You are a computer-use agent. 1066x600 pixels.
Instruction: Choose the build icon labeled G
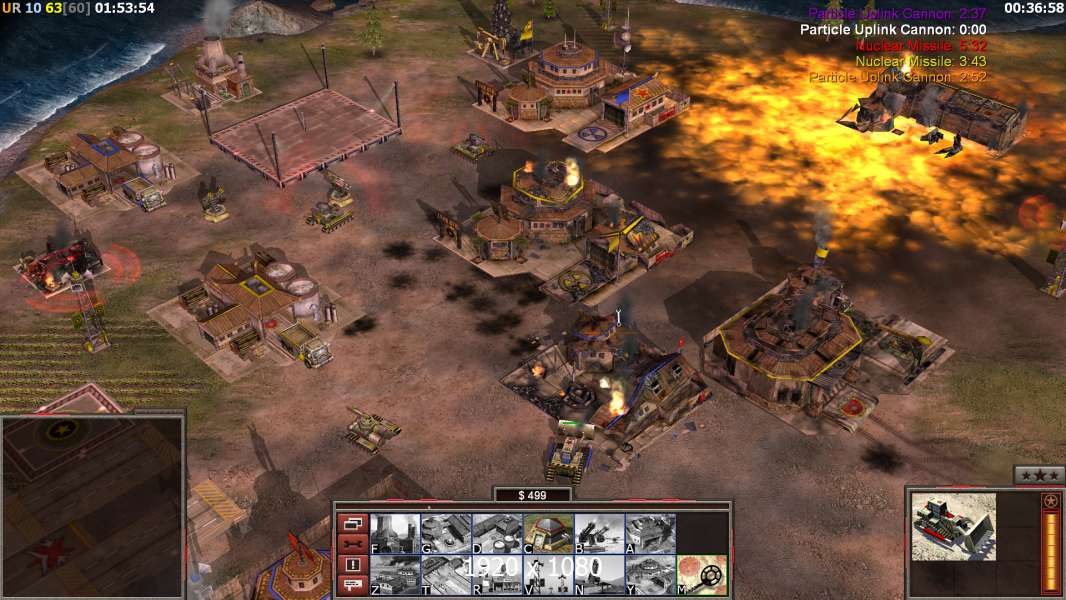[x=446, y=533]
